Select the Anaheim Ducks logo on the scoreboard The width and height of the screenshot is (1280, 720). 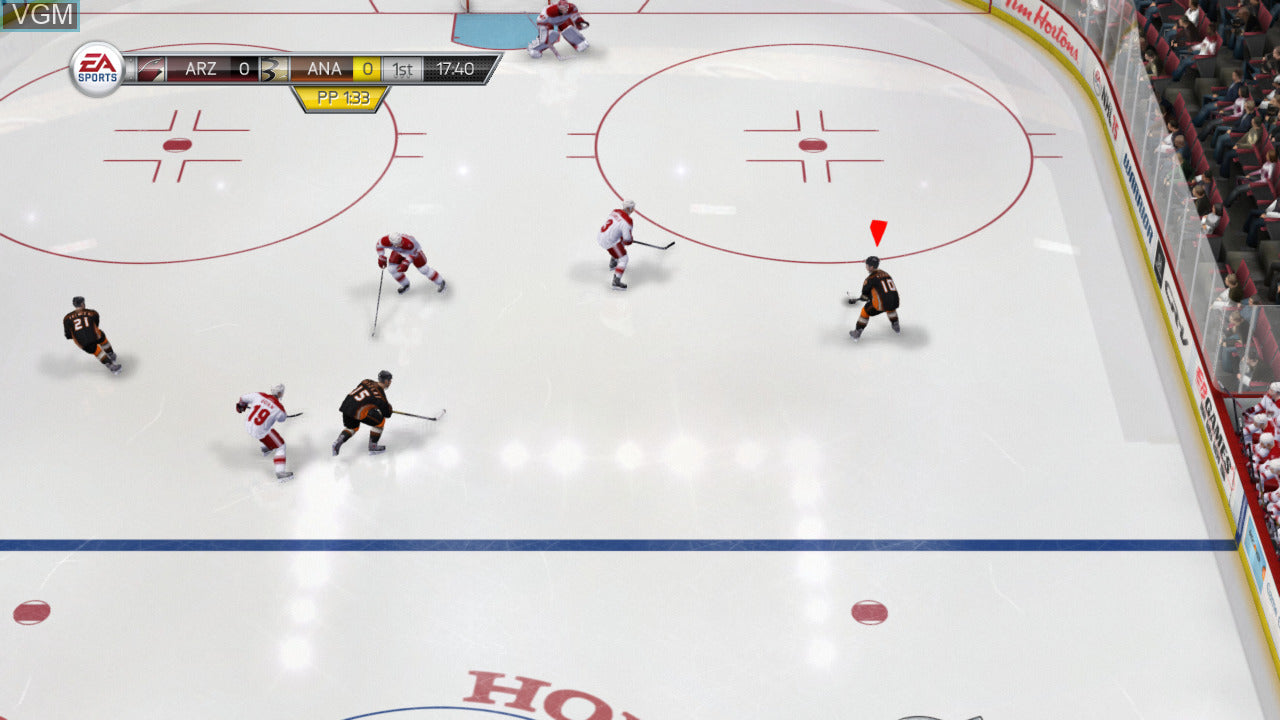(274, 69)
